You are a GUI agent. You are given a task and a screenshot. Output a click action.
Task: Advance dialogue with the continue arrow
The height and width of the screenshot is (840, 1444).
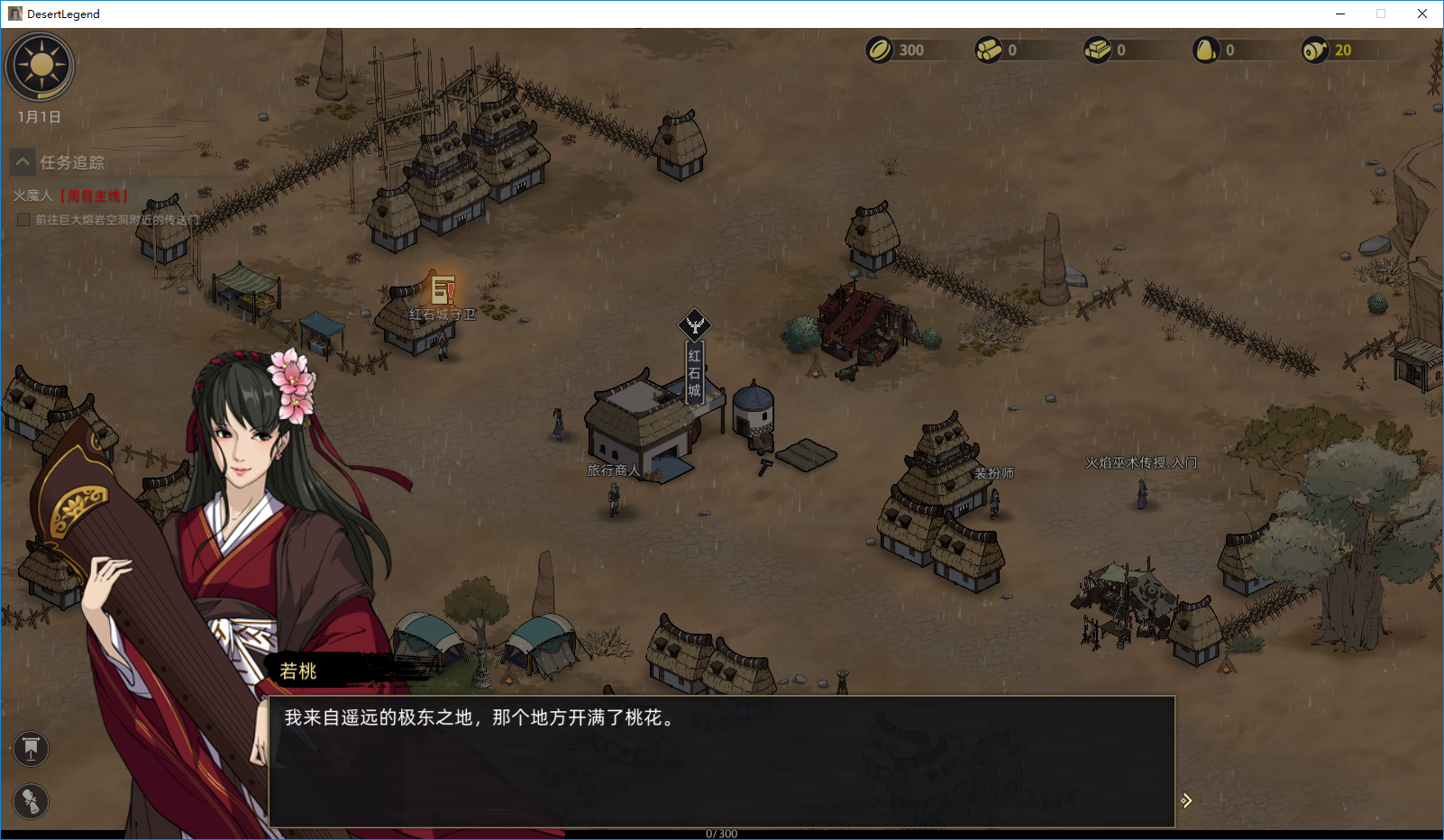[1186, 800]
